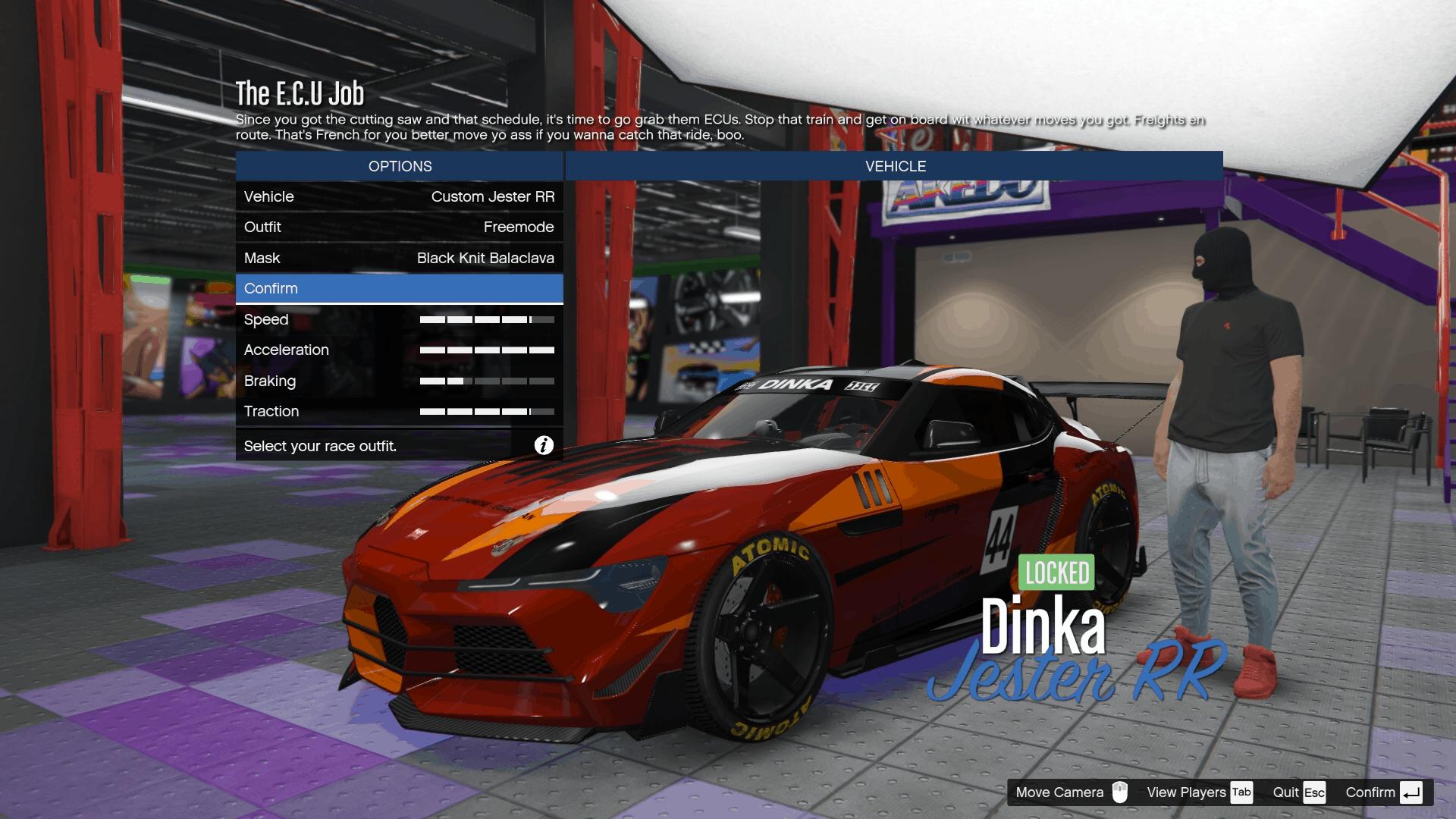Click the info icon next to race outfit tip
Image resolution: width=1456 pixels, height=819 pixels.
tap(543, 446)
